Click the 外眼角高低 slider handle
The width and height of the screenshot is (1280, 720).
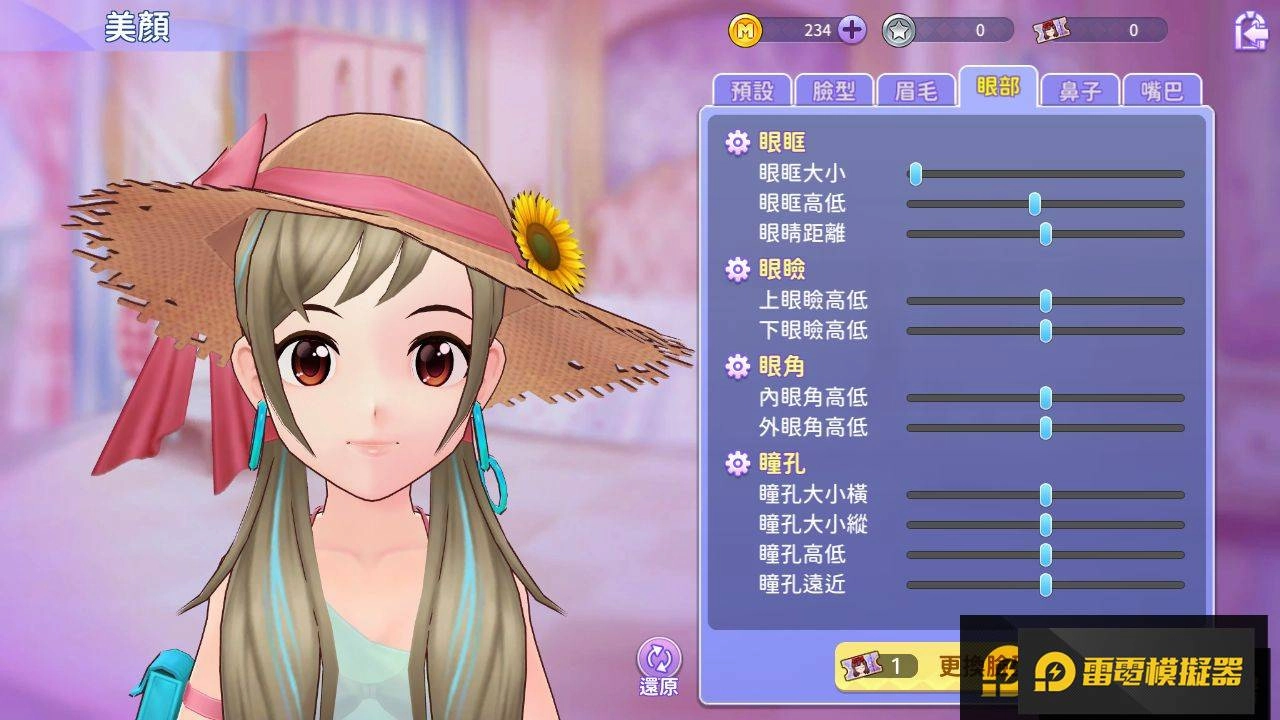pos(1046,428)
